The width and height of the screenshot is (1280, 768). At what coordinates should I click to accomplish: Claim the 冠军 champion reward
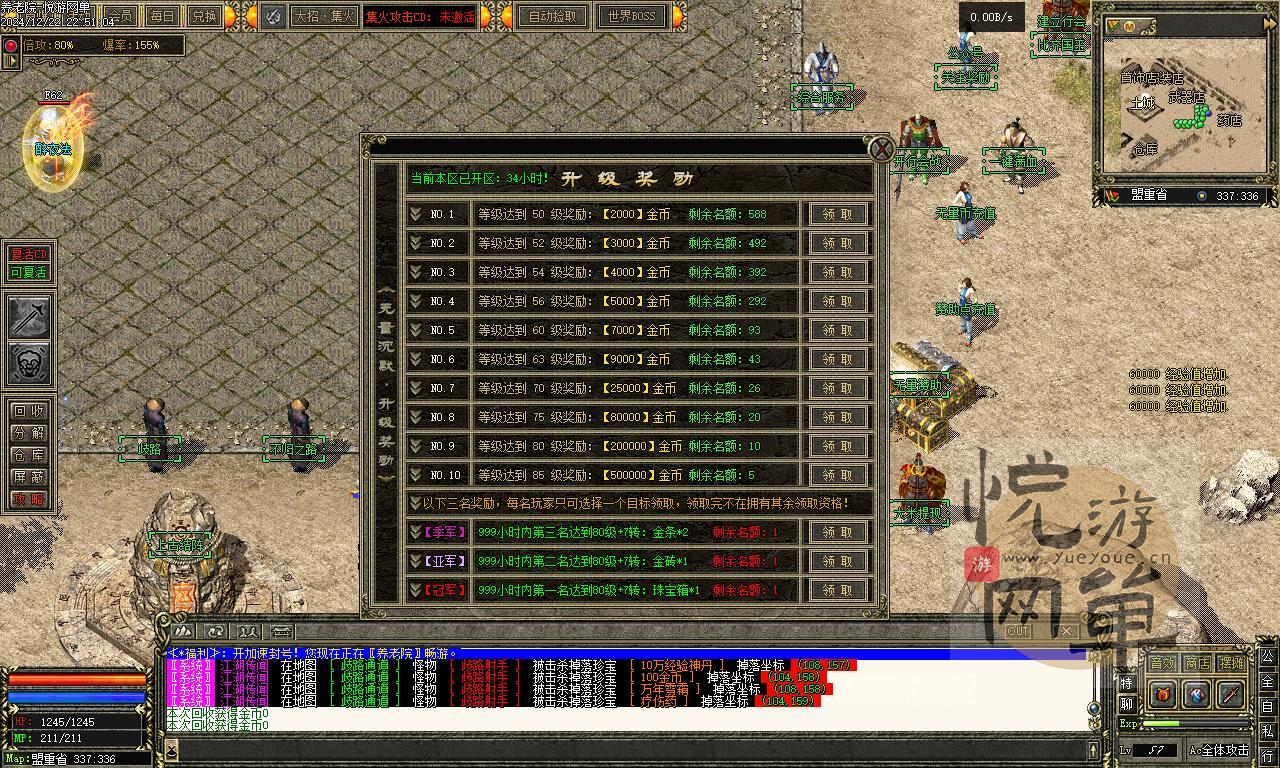(838, 590)
